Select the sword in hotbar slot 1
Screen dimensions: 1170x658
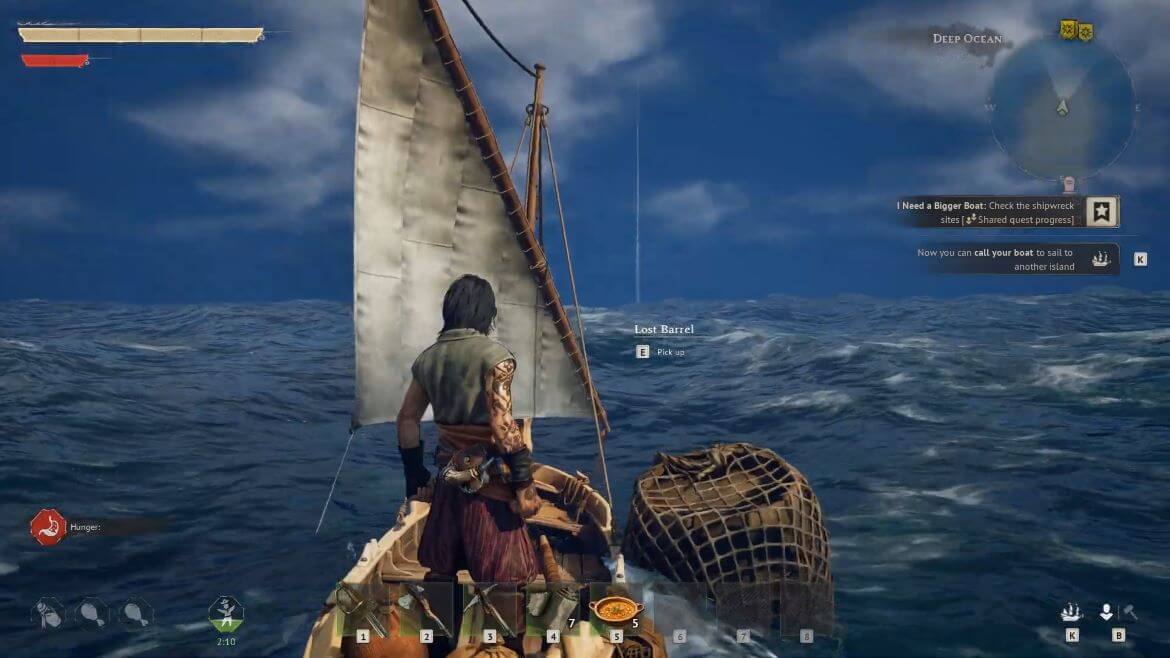click(x=362, y=610)
